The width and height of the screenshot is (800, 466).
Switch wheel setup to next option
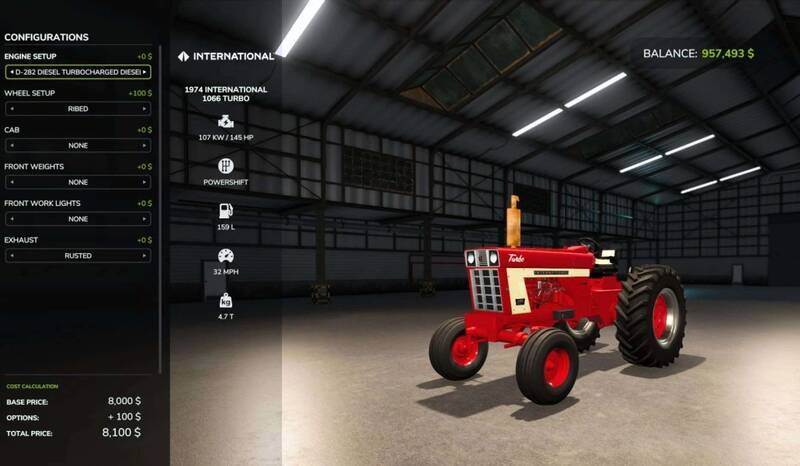tap(146, 109)
